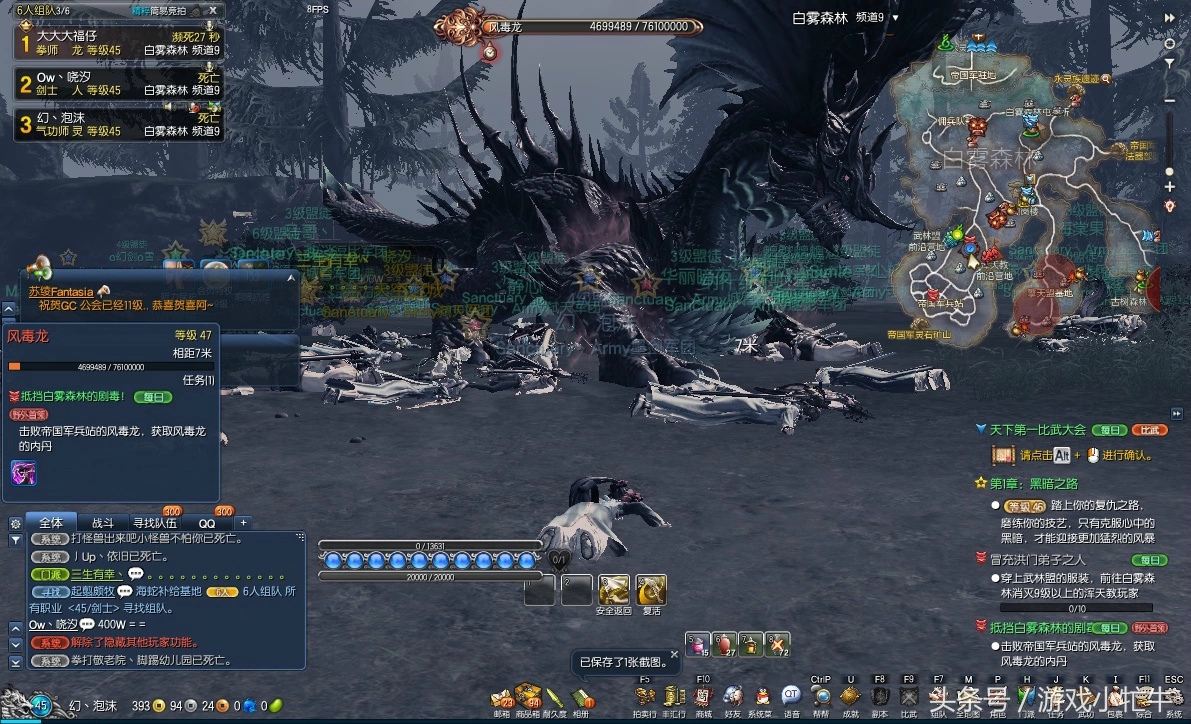The height and width of the screenshot is (724, 1191).
Task: Add a new chat tab with plus button
Action: (x=243, y=522)
